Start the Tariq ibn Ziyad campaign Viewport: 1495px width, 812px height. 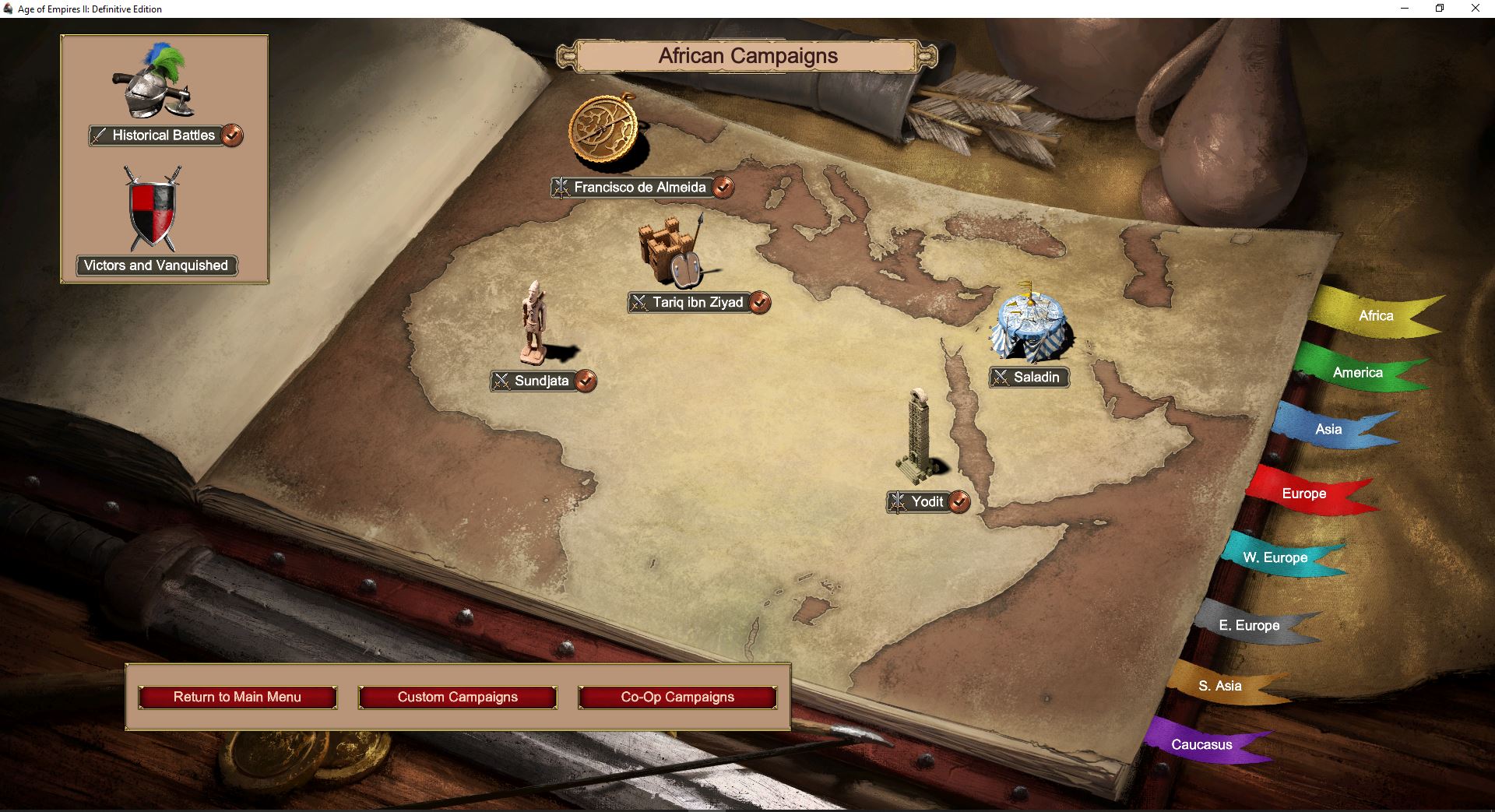698,303
